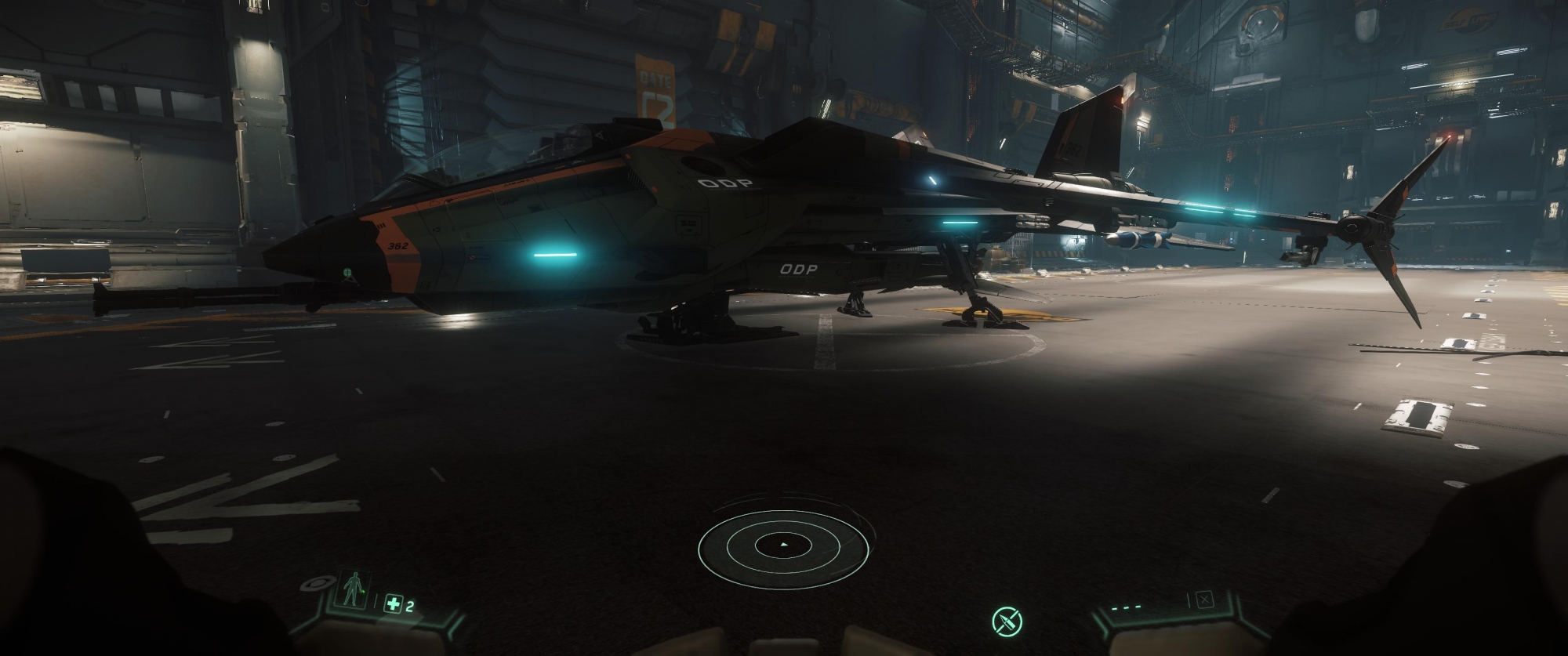Open the body status silhouette icon
Image resolution: width=1568 pixels, height=656 pixels.
[x=350, y=589]
